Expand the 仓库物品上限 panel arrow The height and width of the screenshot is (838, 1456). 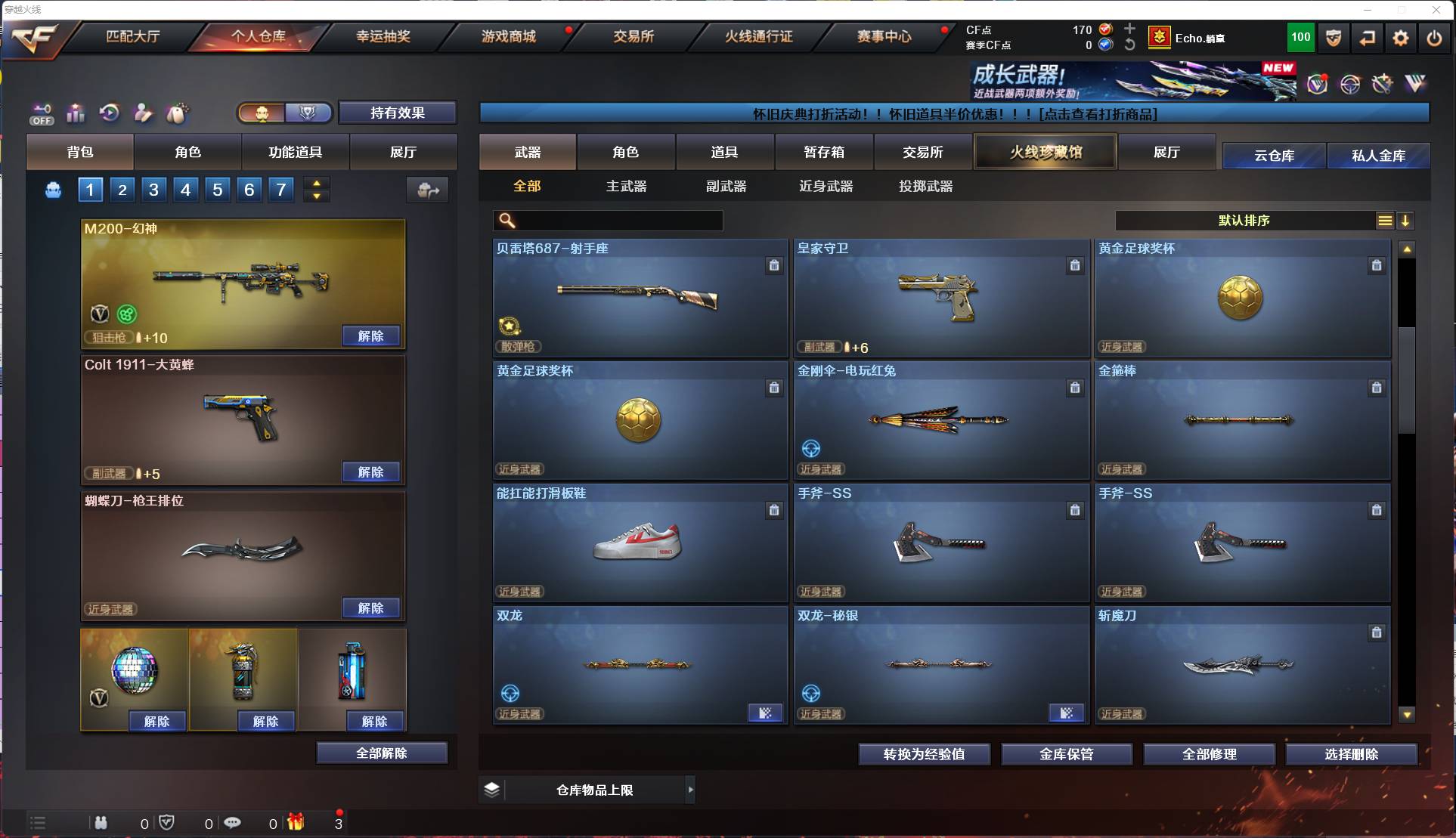(x=690, y=790)
